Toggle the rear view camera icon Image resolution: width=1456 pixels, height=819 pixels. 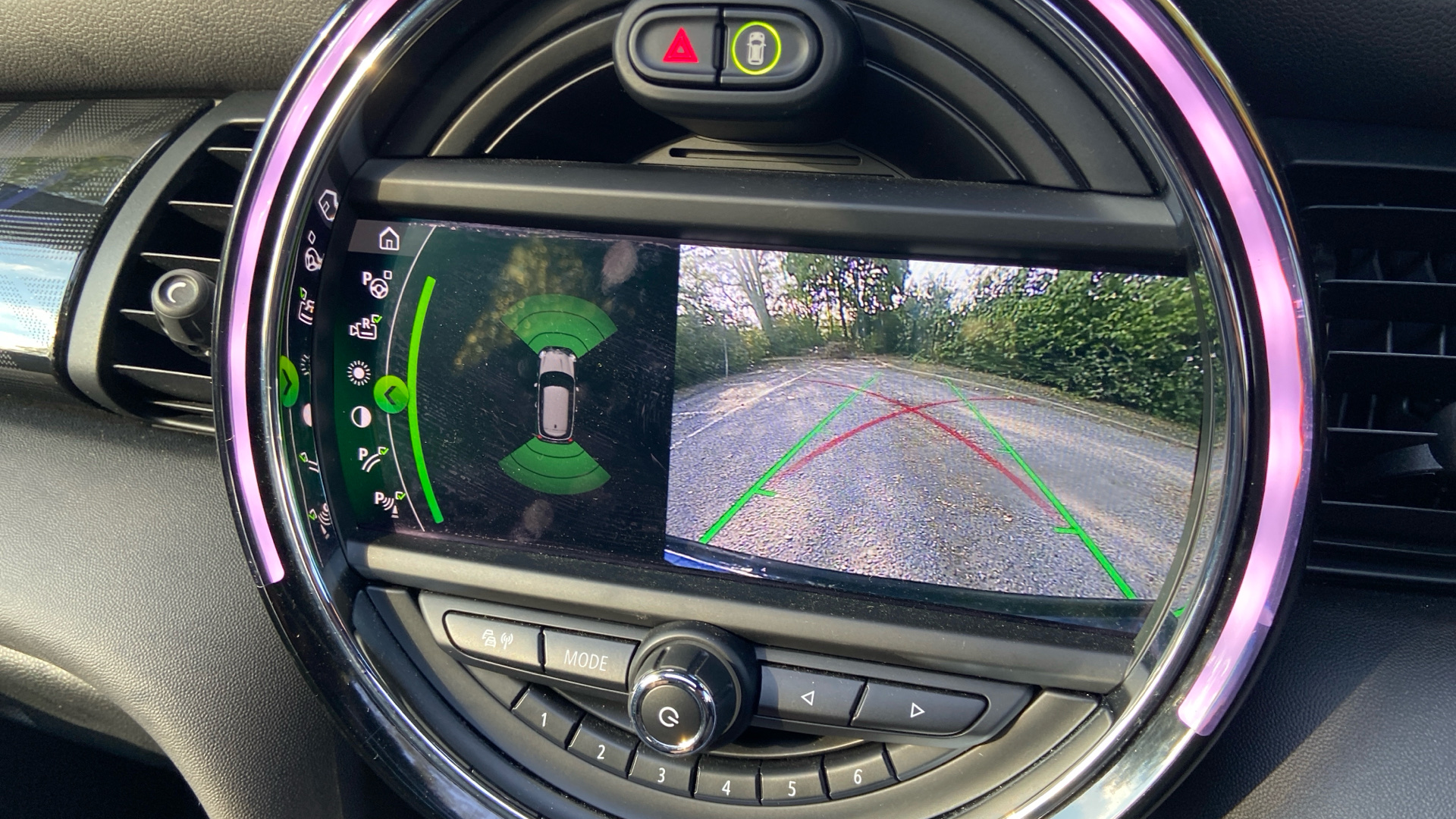tap(366, 328)
